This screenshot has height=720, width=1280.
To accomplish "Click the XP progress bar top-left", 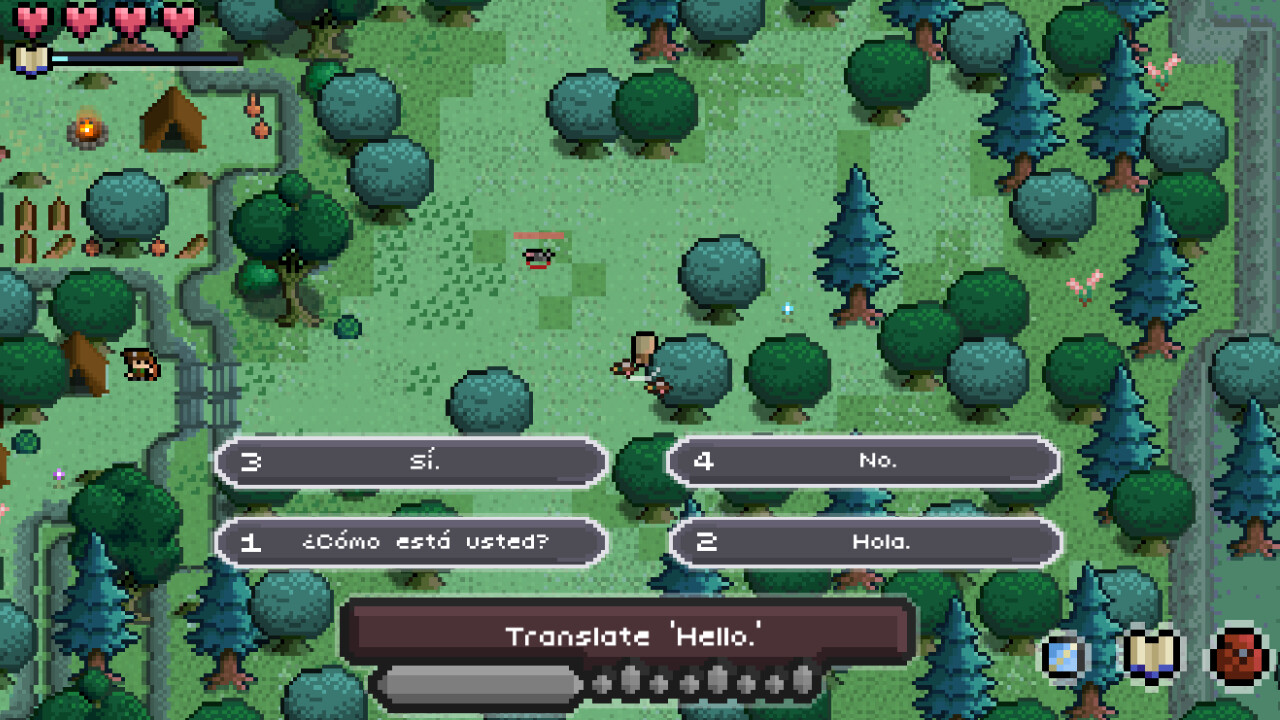I will coord(145,58).
